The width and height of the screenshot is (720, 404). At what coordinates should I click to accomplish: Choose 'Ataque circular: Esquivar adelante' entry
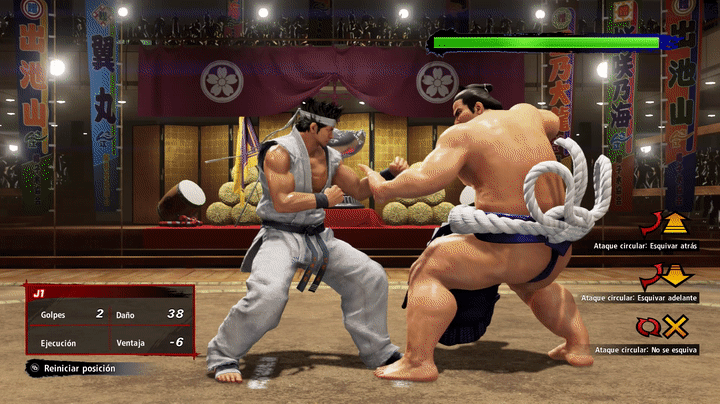639,296
